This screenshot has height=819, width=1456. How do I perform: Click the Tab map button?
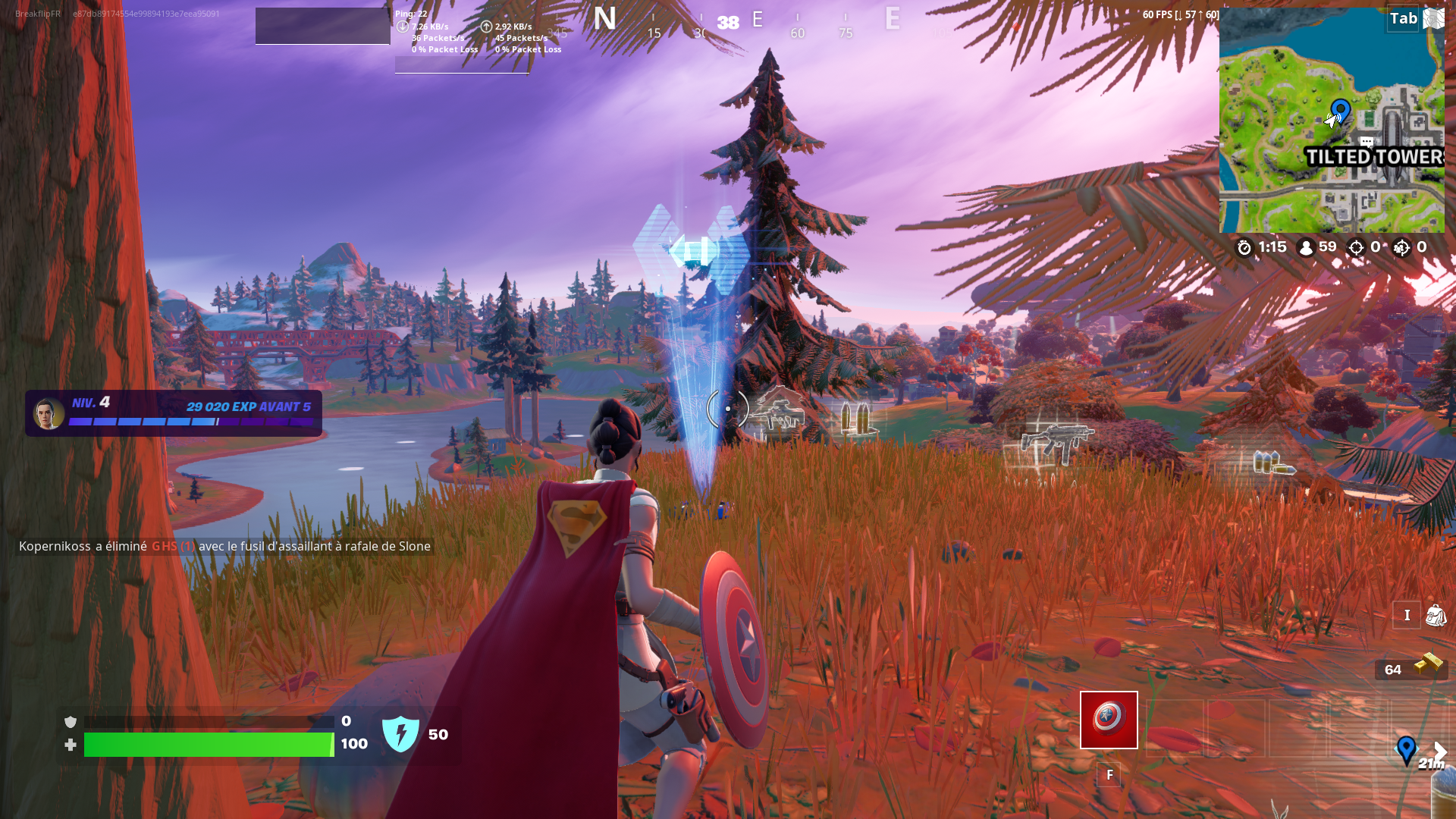click(x=1404, y=18)
